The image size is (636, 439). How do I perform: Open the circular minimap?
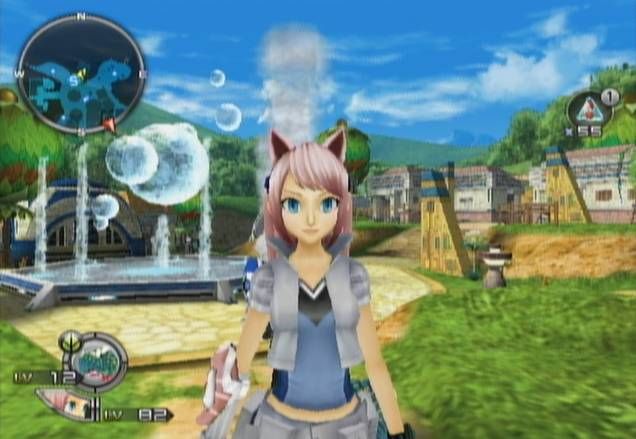[x=81, y=75]
